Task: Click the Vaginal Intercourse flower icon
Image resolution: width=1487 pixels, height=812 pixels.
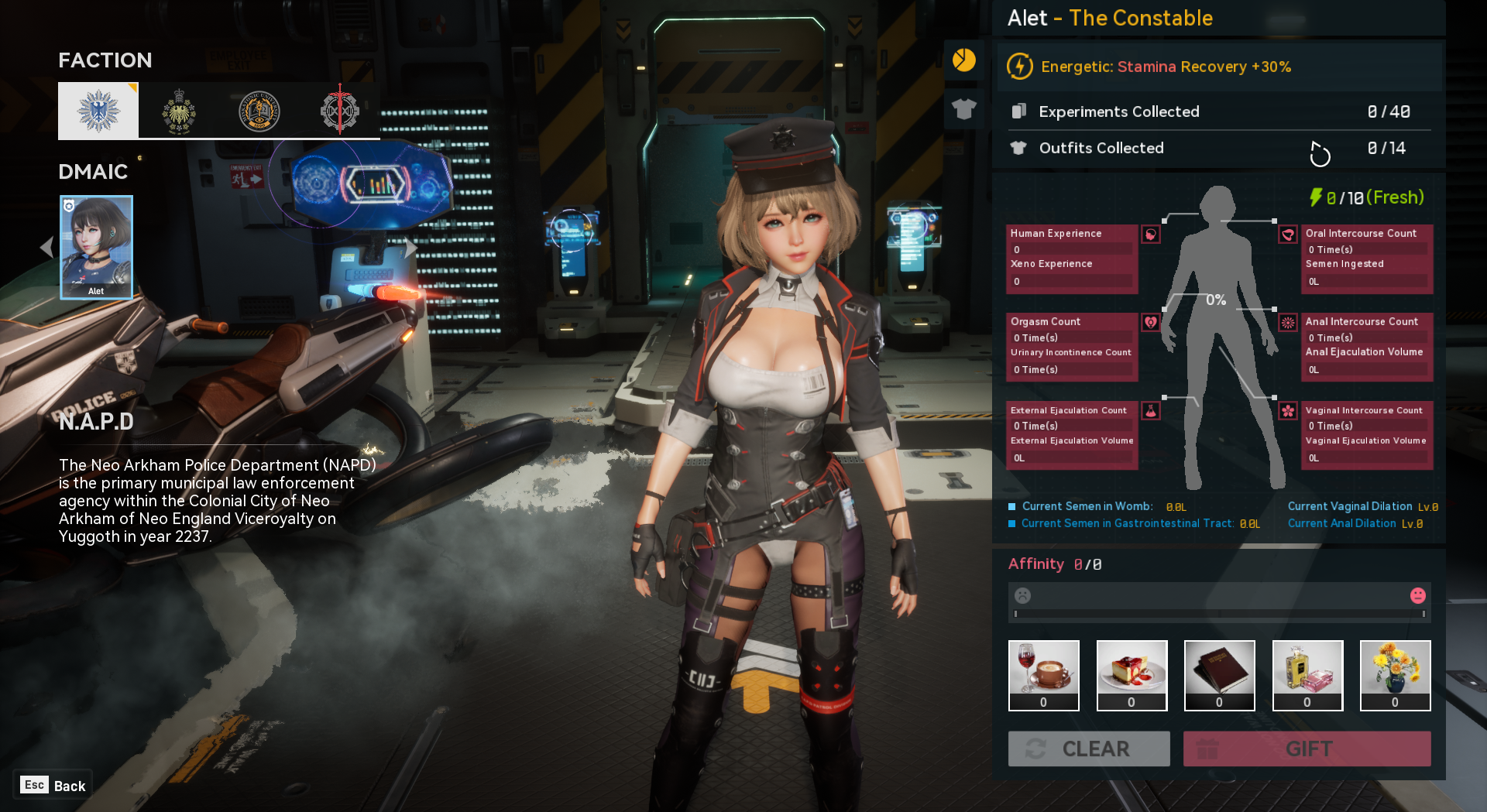Action: 1286,411
